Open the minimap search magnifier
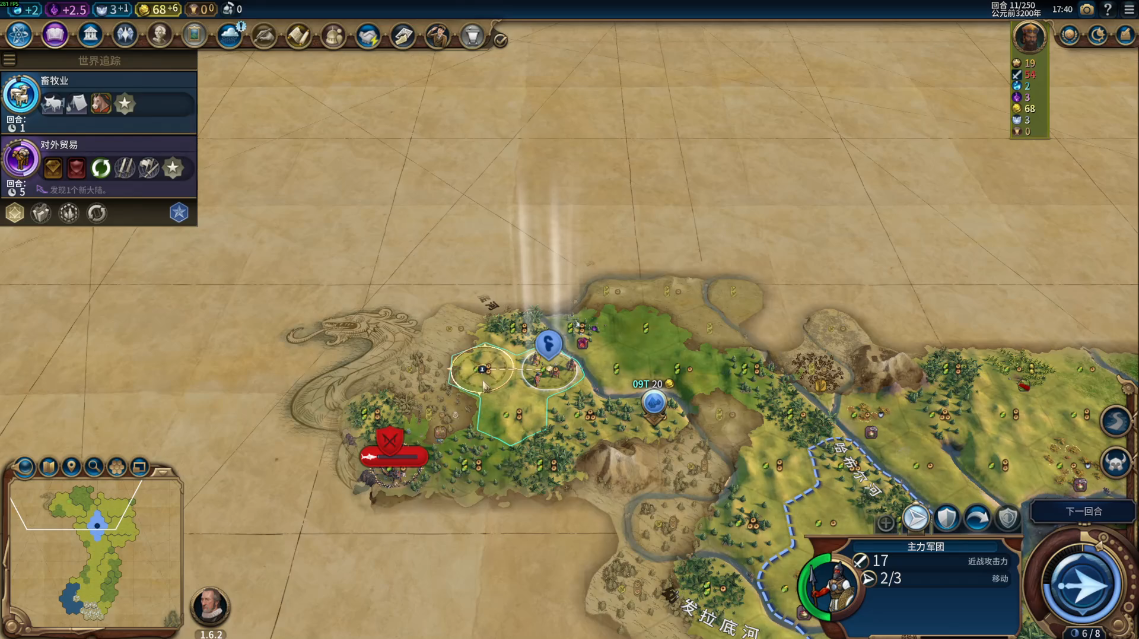The image size is (1139, 639). (x=94, y=466)
